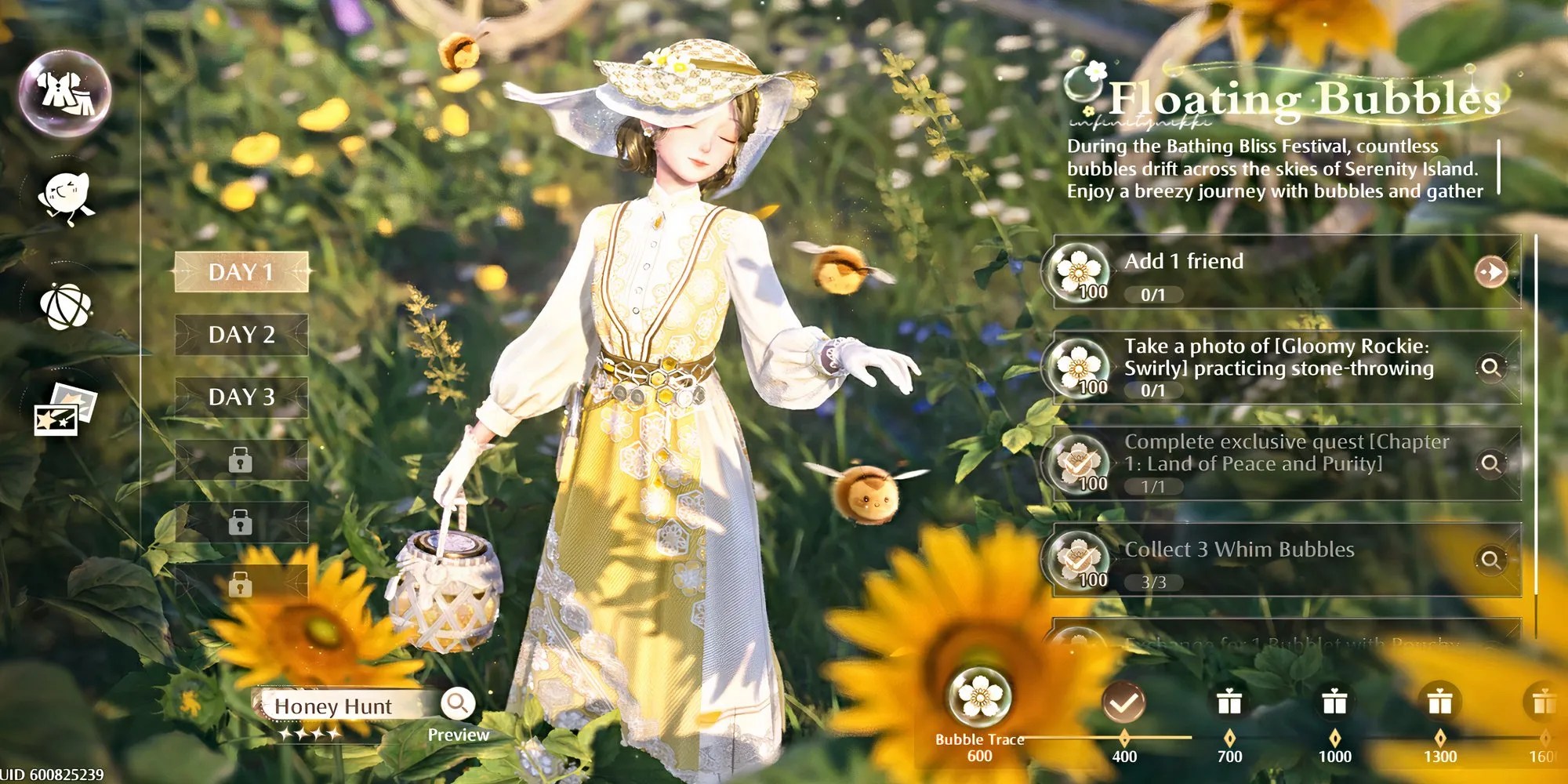The image size is (1568, 784).
Task: Select the claimed 400 reward checkmark
Action: click(x=1123, y=702)
